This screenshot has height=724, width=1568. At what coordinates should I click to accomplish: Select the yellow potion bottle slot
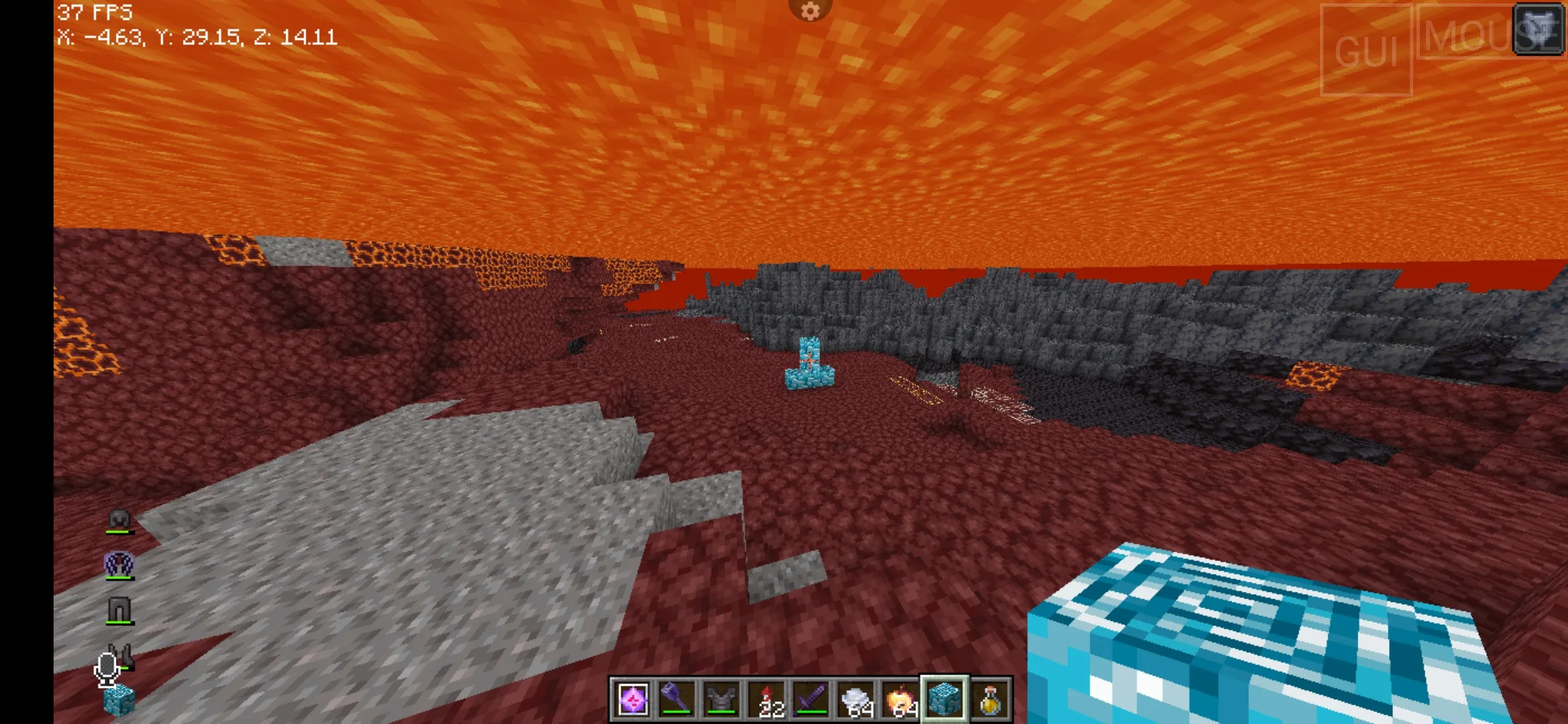(x=990, y=700)
